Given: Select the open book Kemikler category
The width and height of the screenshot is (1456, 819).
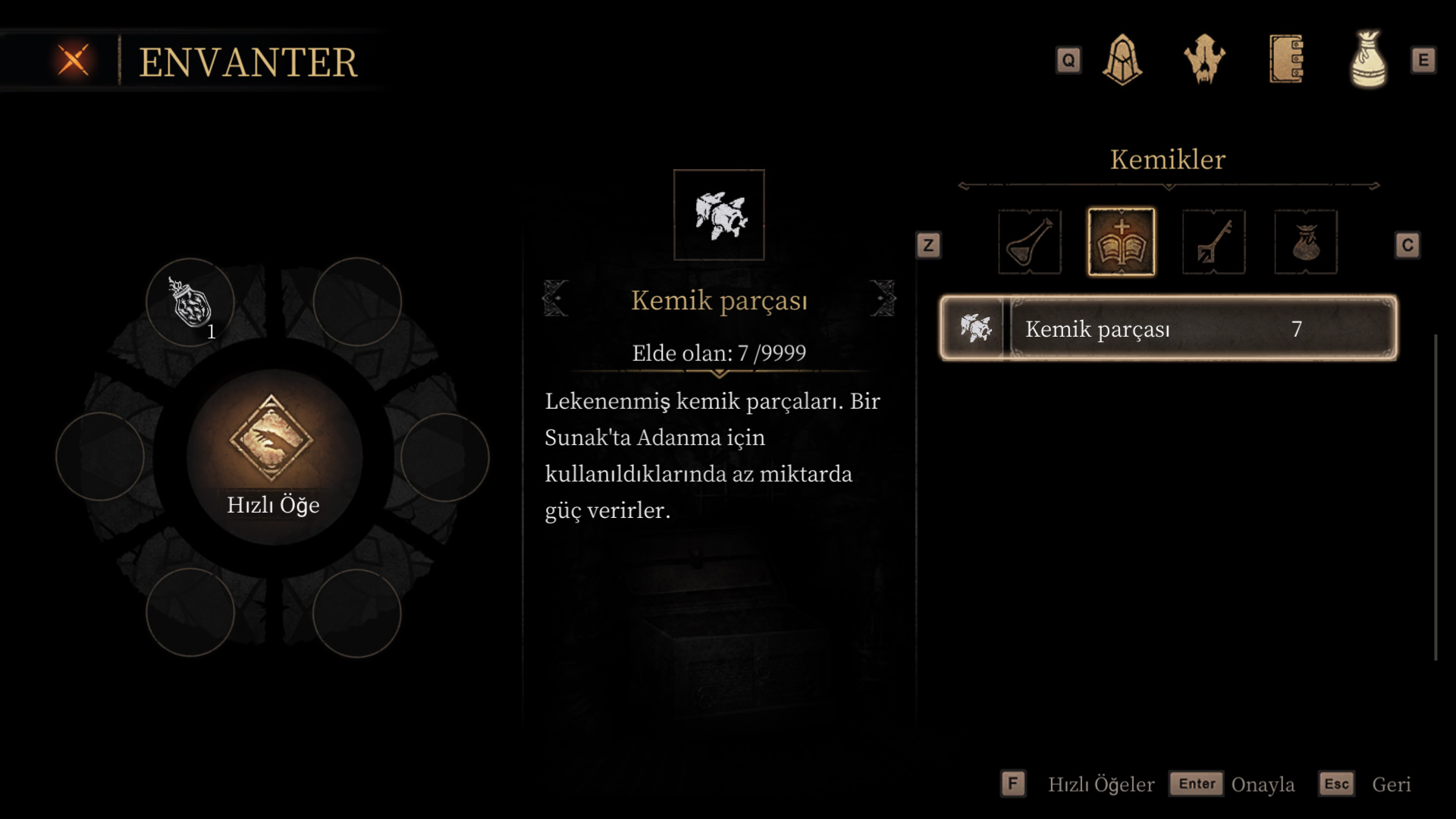Looking at the screenshot, I should (x=1122, y=243).
